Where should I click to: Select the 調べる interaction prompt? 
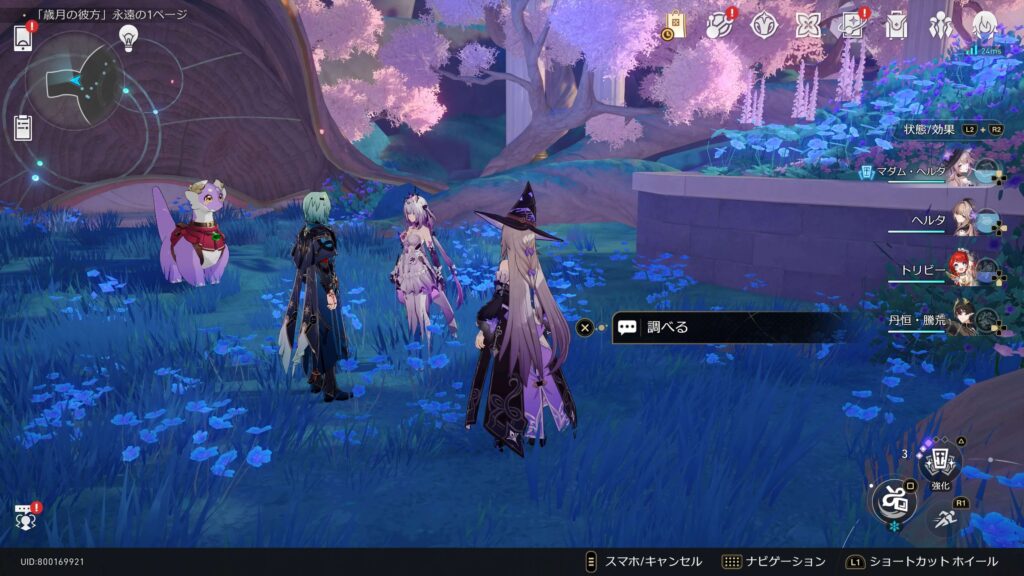pos(720,327)
